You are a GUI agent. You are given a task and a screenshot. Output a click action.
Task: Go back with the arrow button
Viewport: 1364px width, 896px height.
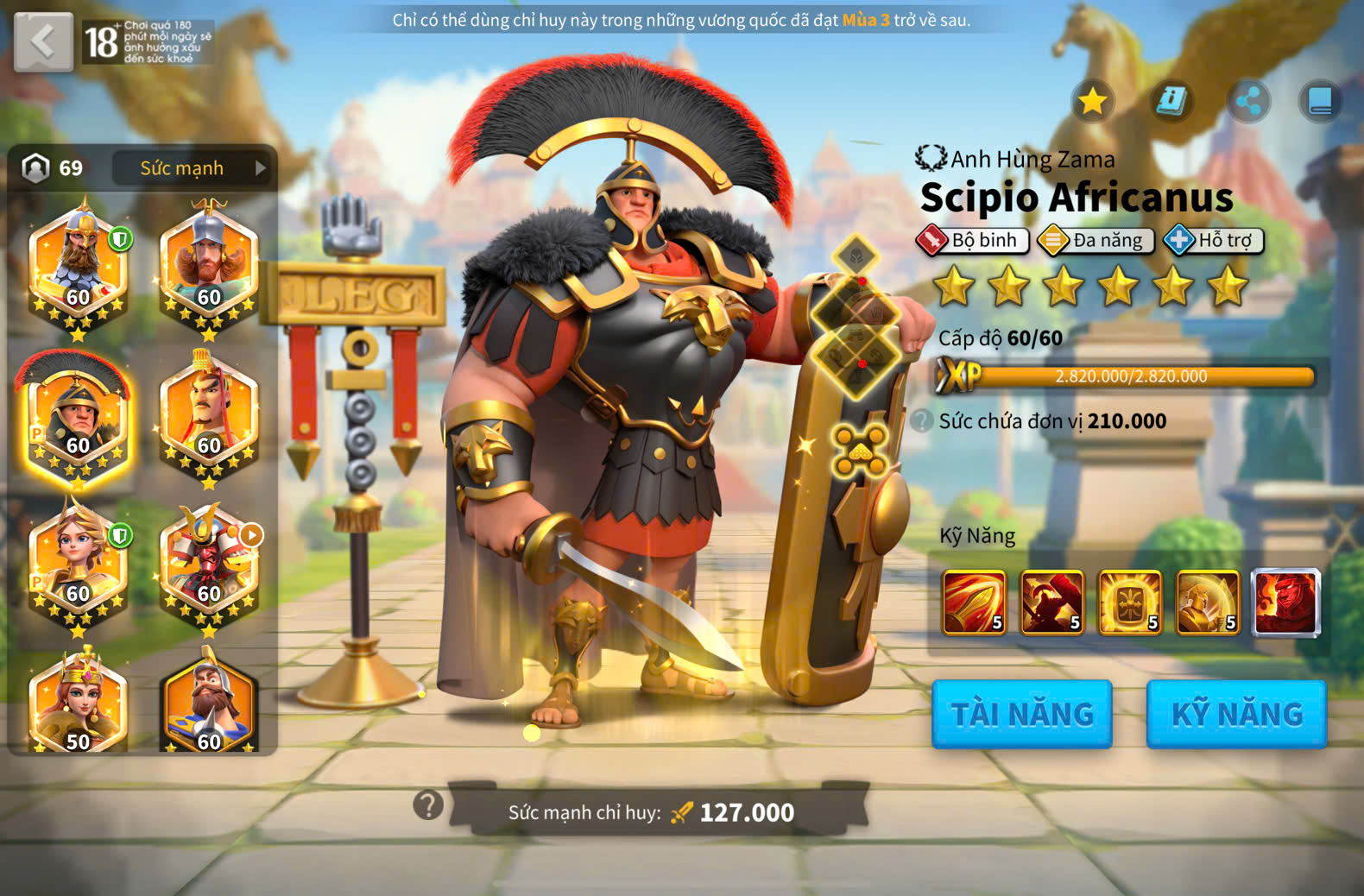[43, 41]
